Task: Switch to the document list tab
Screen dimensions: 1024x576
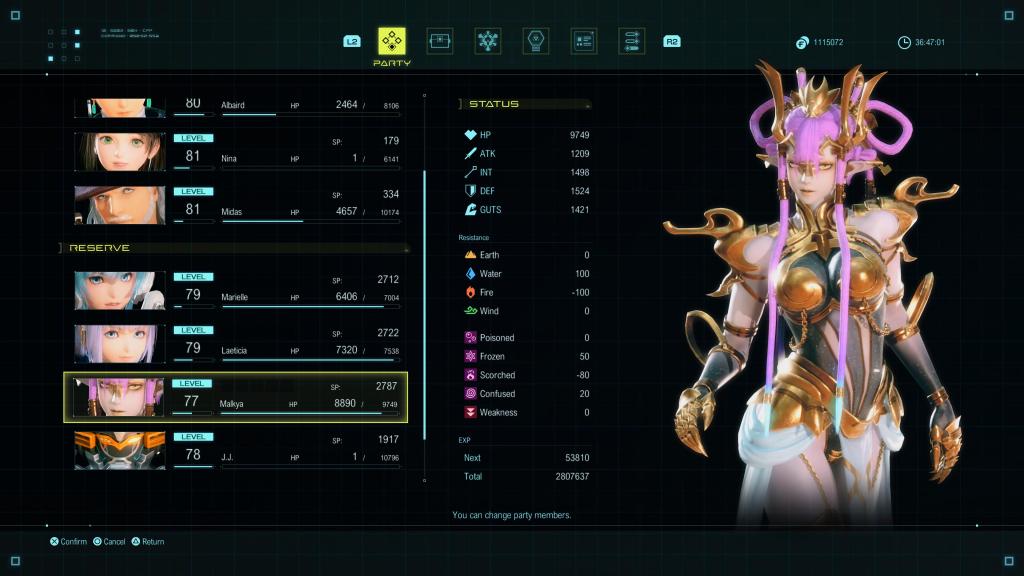Action: coord(584,41)
